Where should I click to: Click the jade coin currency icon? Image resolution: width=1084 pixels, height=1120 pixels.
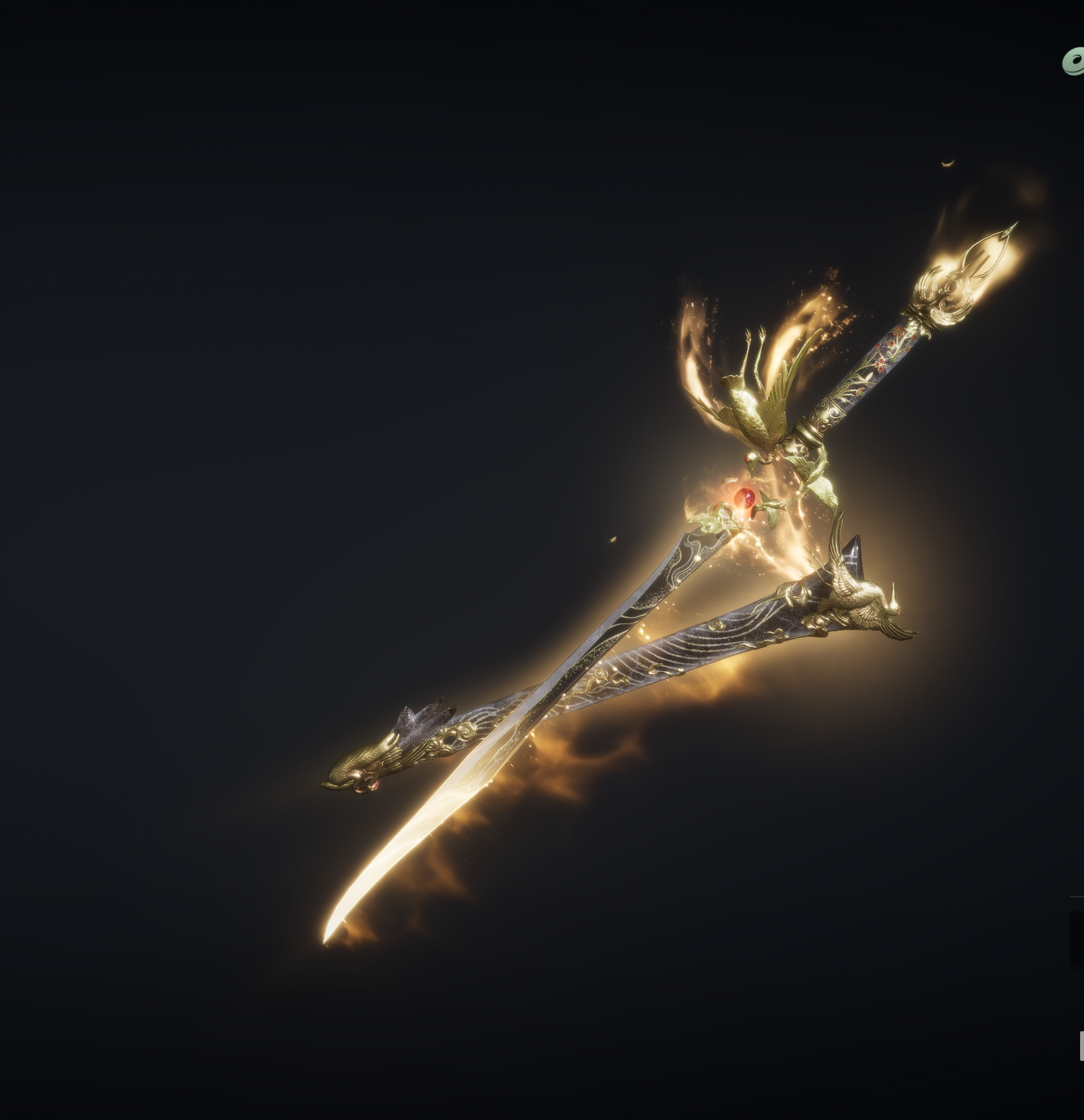tap(1074, 61)
